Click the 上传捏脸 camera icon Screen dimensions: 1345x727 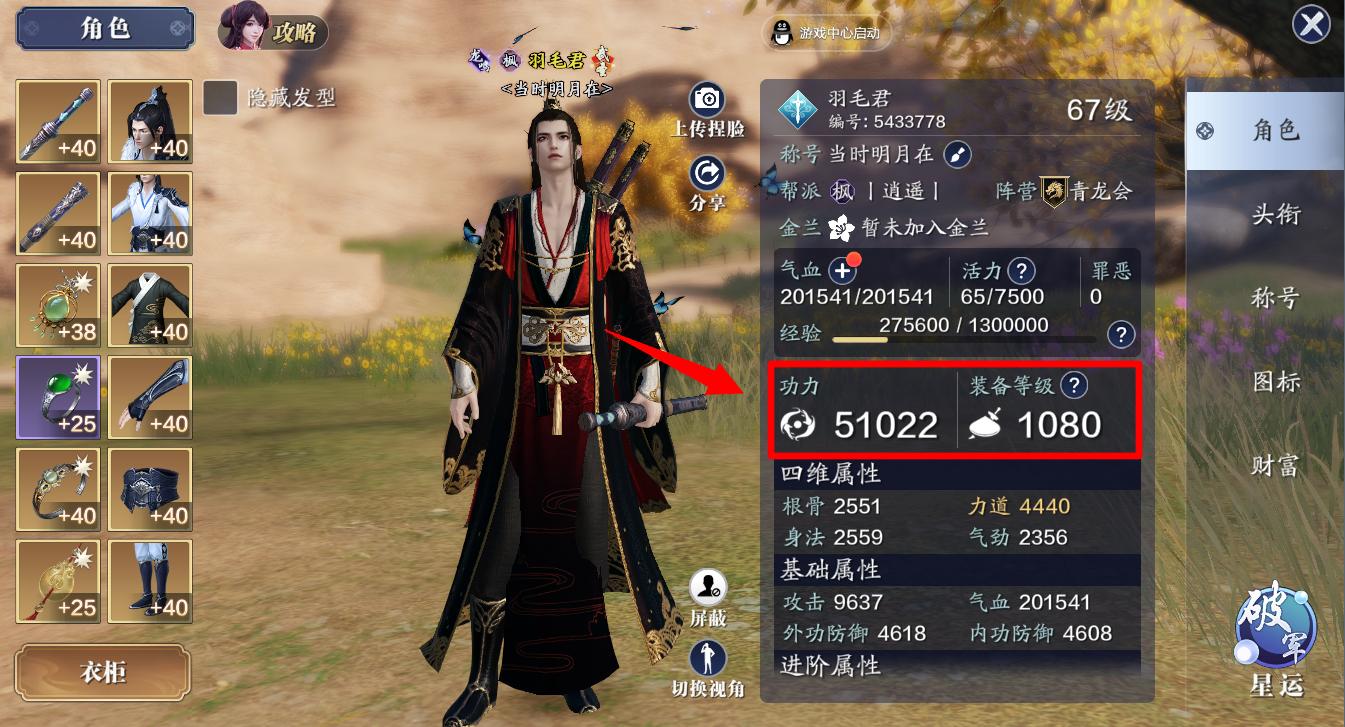[709, 100]
